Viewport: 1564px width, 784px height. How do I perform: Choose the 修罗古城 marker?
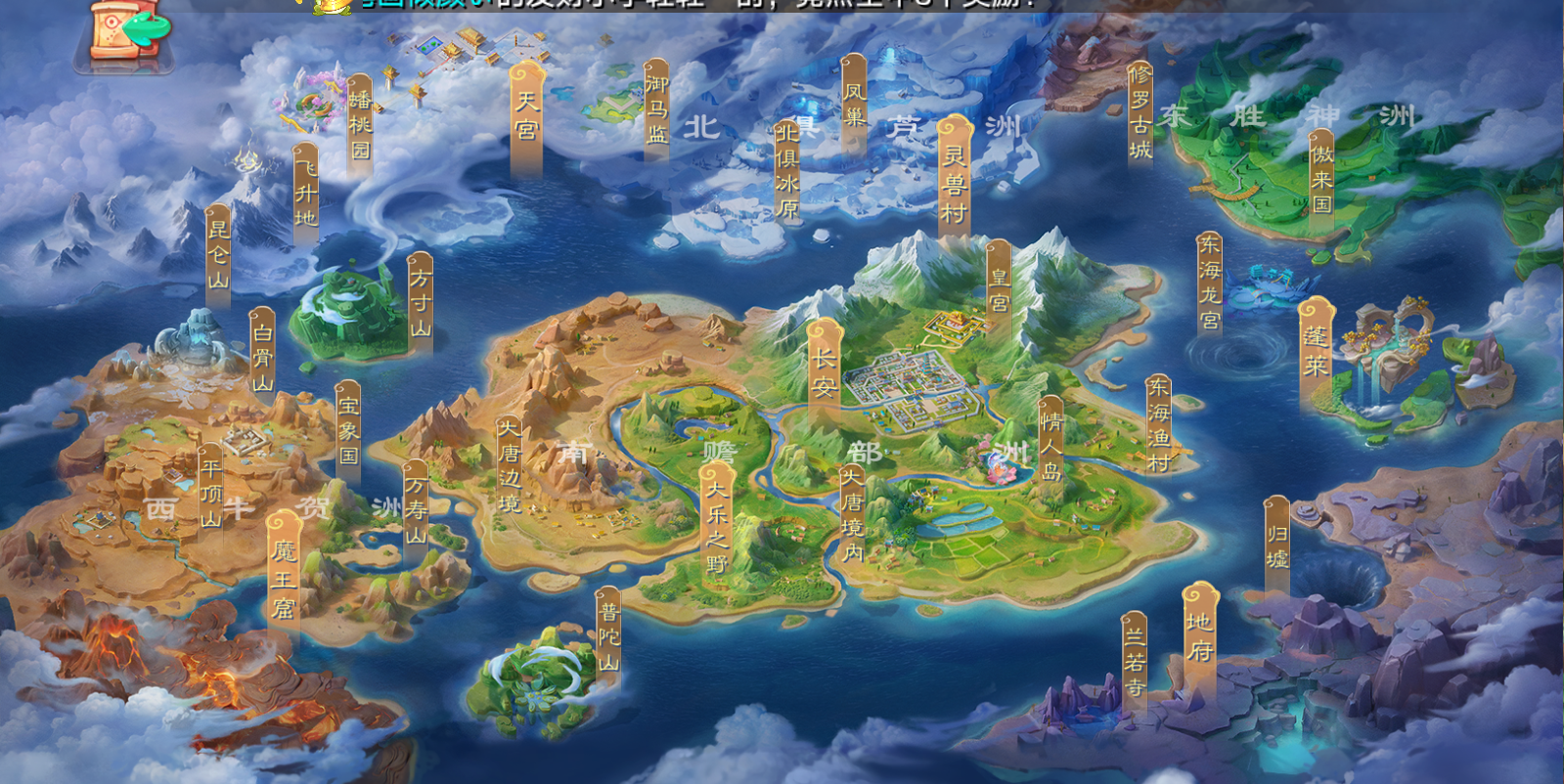[x=1139, y=112]
